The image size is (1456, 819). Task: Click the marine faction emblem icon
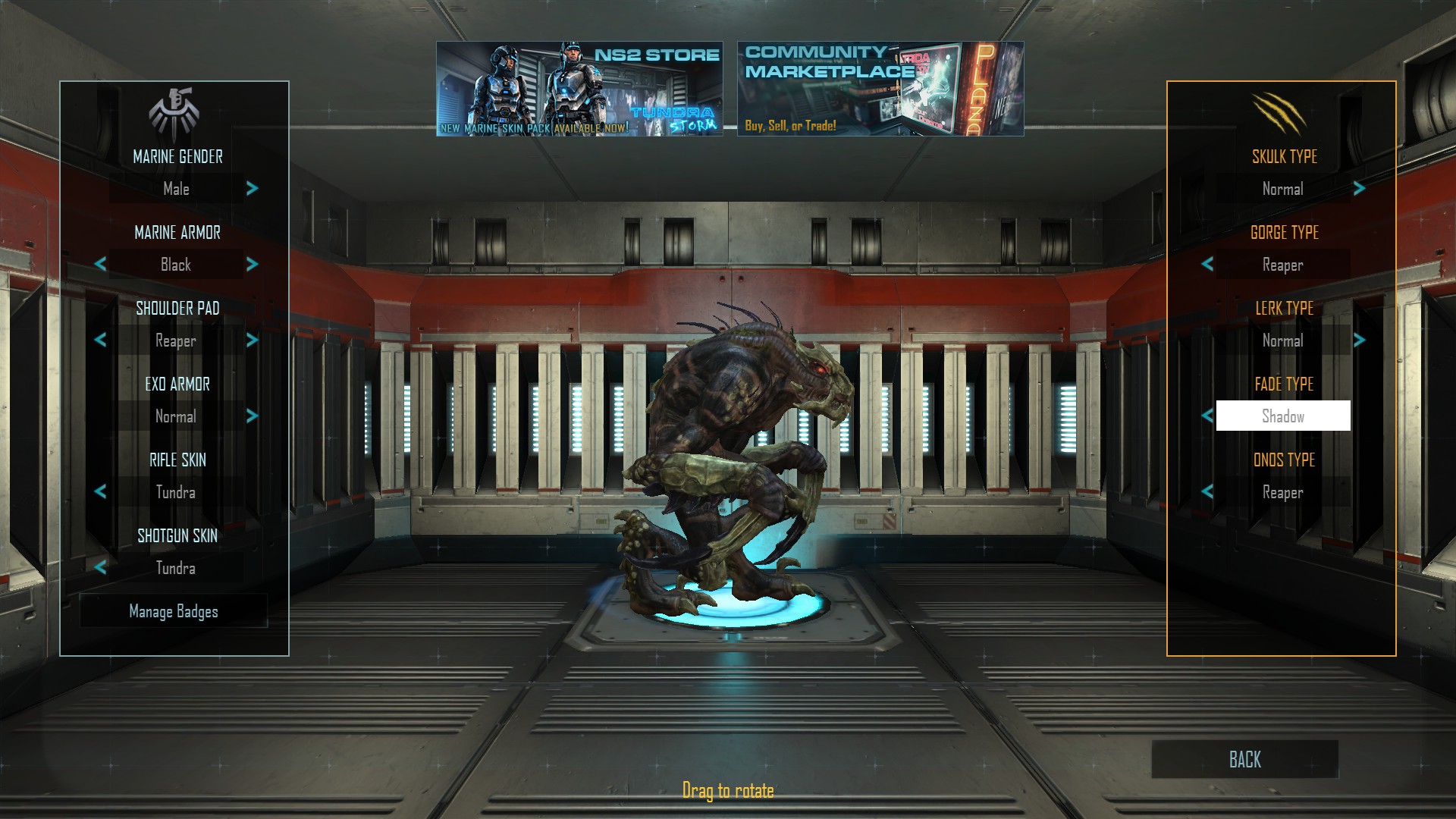174,109
